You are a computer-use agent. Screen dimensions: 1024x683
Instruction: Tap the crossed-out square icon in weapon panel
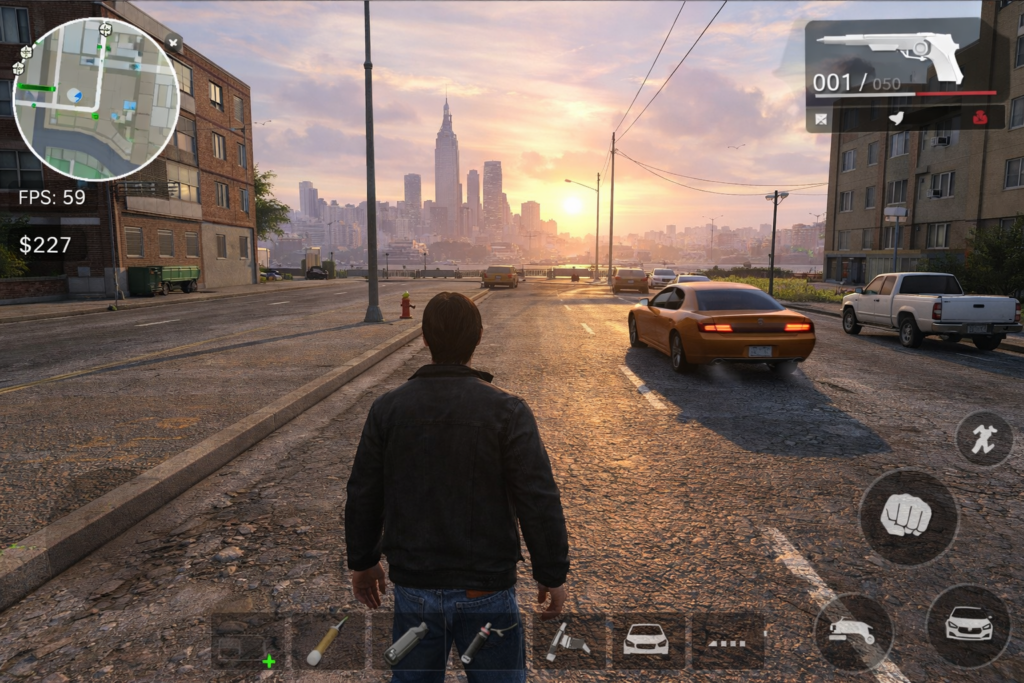tap(821, 119)
